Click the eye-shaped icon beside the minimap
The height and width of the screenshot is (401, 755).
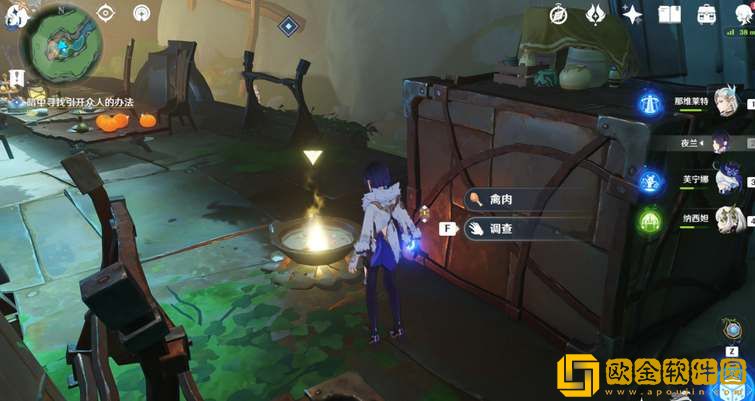(x=106, y=13)
